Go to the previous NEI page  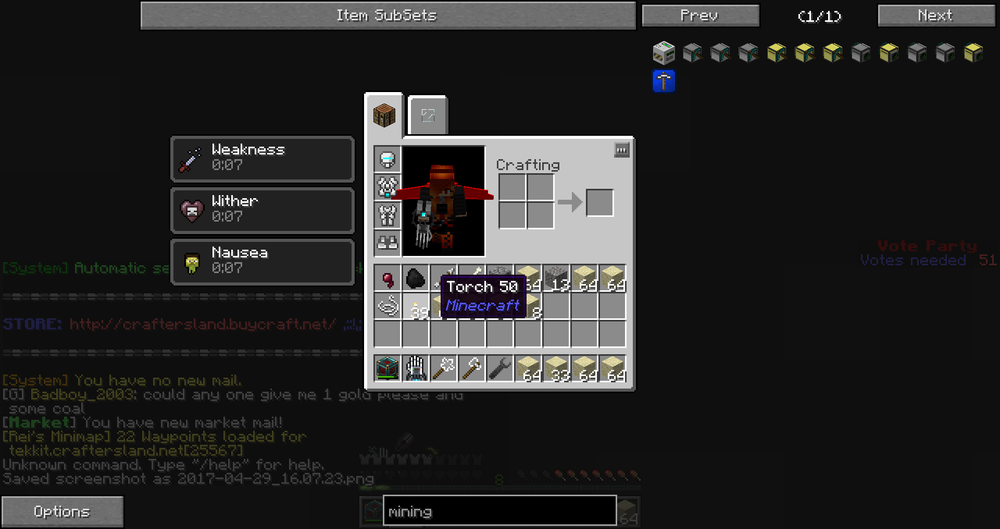699,16
